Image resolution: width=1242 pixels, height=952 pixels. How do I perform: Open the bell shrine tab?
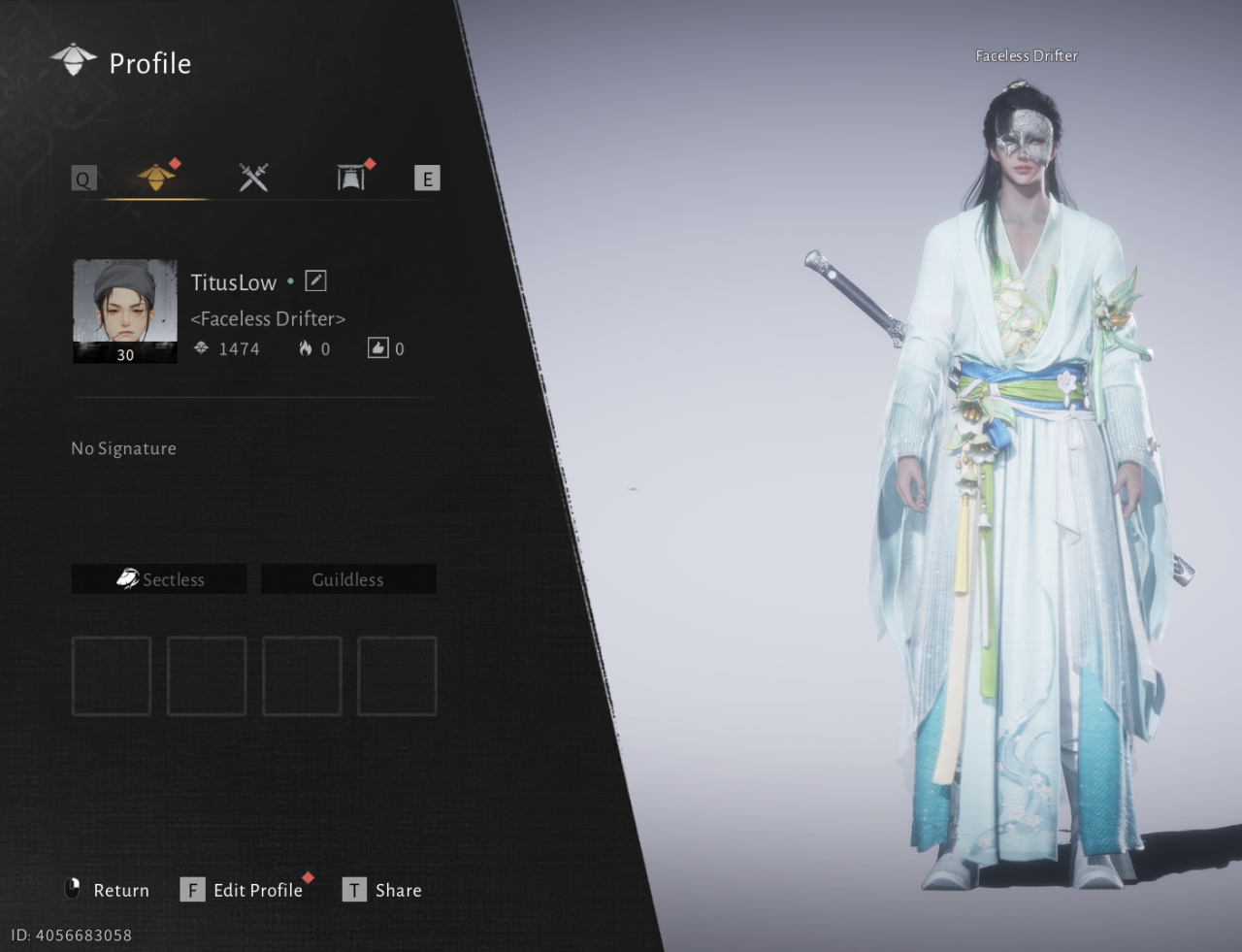[351, 178]
